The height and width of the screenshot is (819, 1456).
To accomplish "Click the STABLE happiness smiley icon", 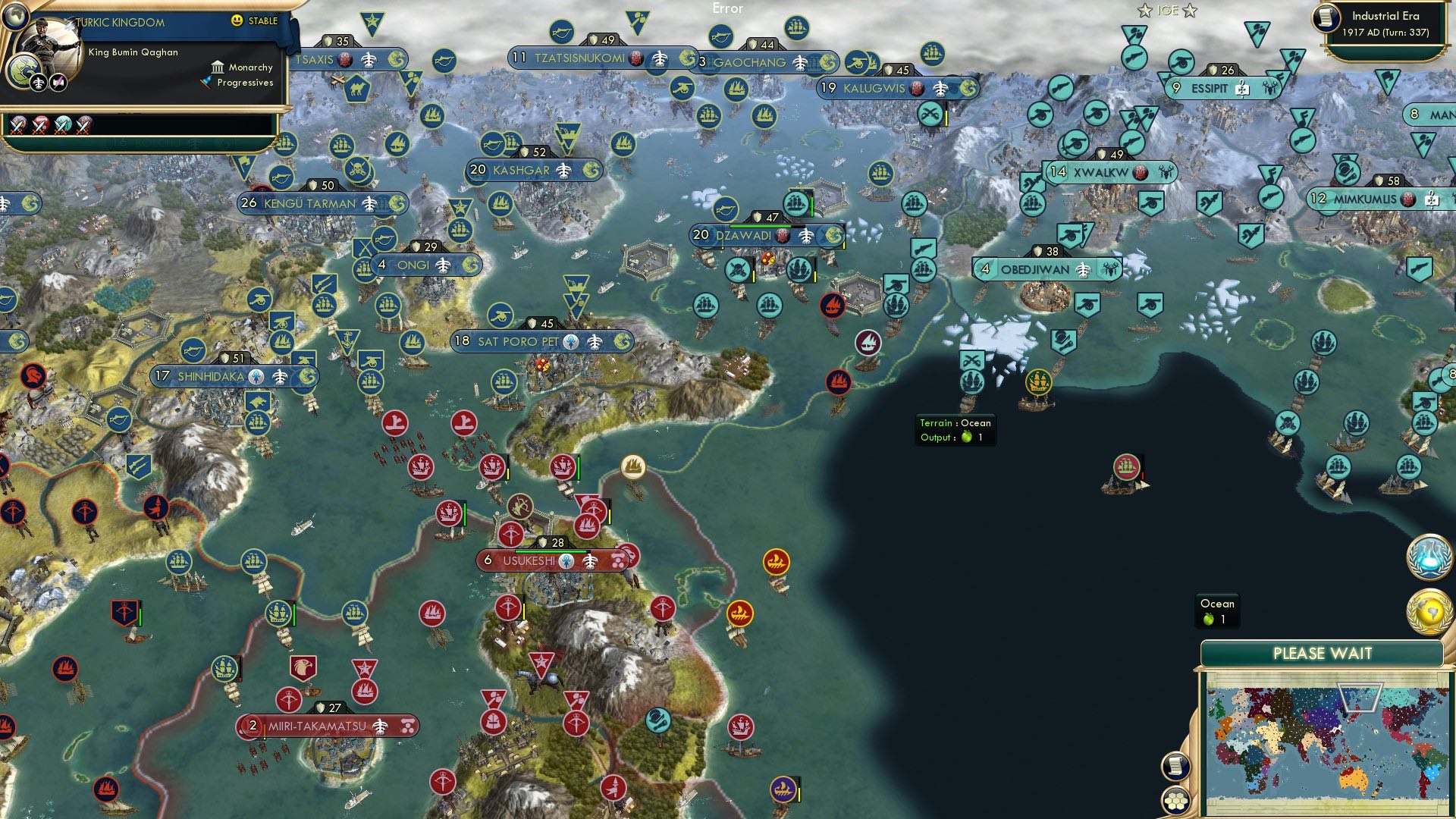I will click(238, 21).
